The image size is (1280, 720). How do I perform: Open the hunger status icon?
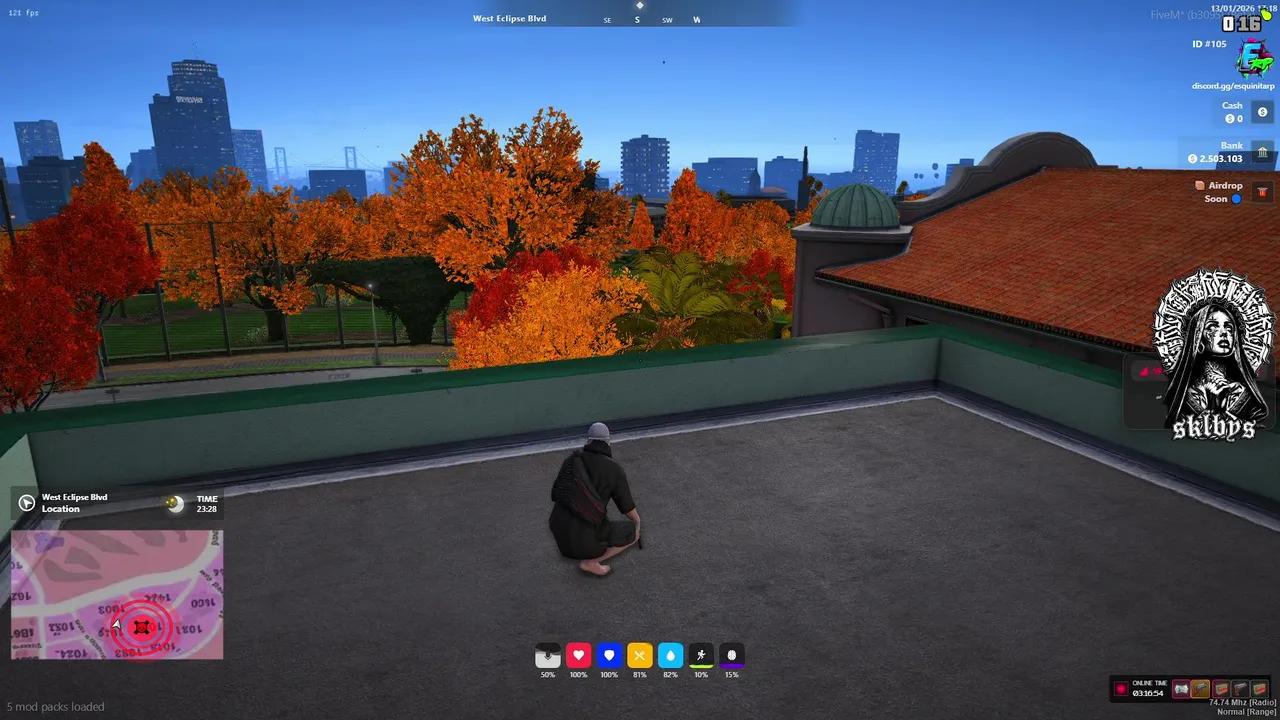(639, 655)
